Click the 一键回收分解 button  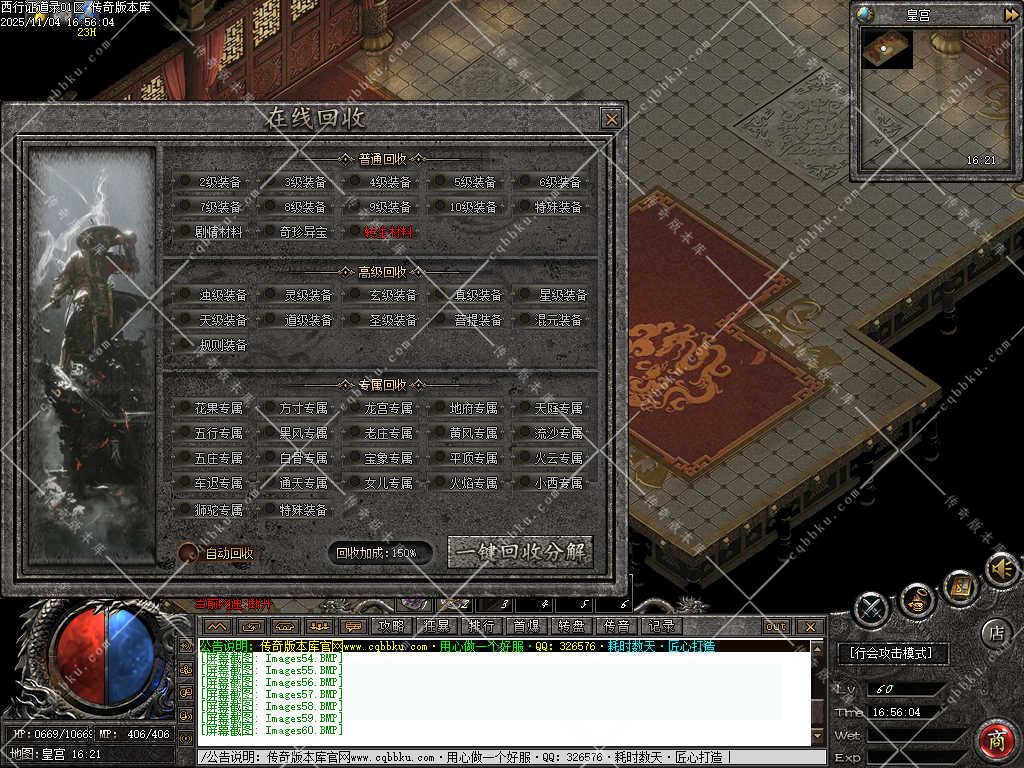520,552
